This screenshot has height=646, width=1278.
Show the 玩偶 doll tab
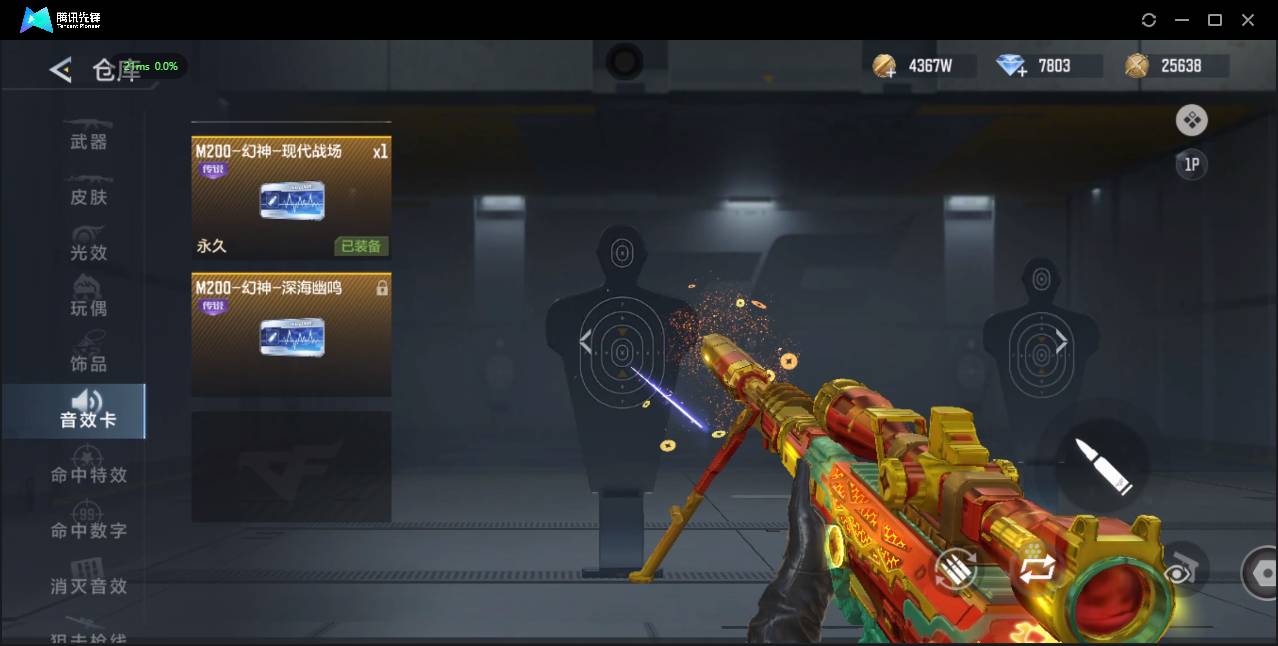88,307
